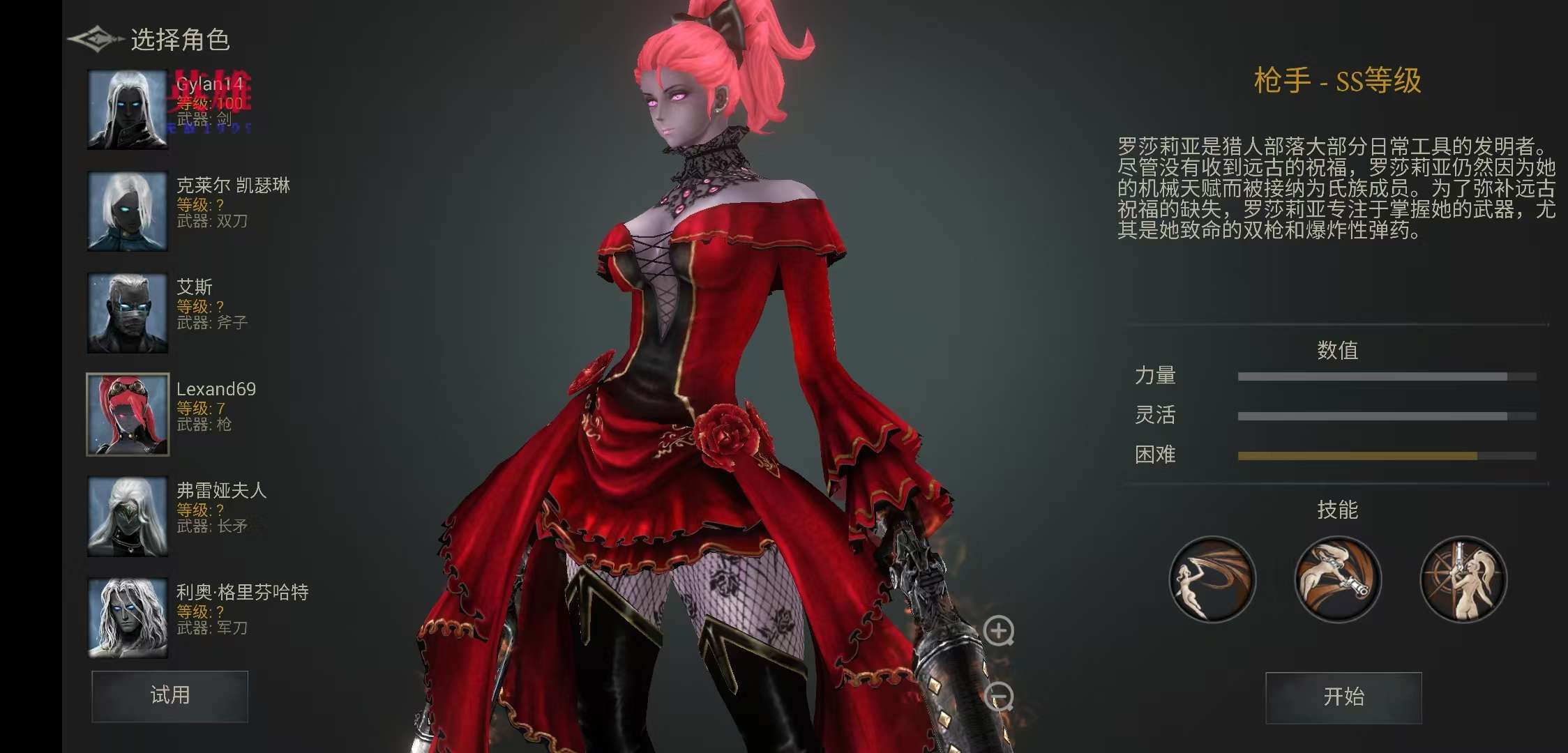Screen dimensions: 1568x753
Task: Pick Lexand69 gunner character row
Action: point(128,414)
